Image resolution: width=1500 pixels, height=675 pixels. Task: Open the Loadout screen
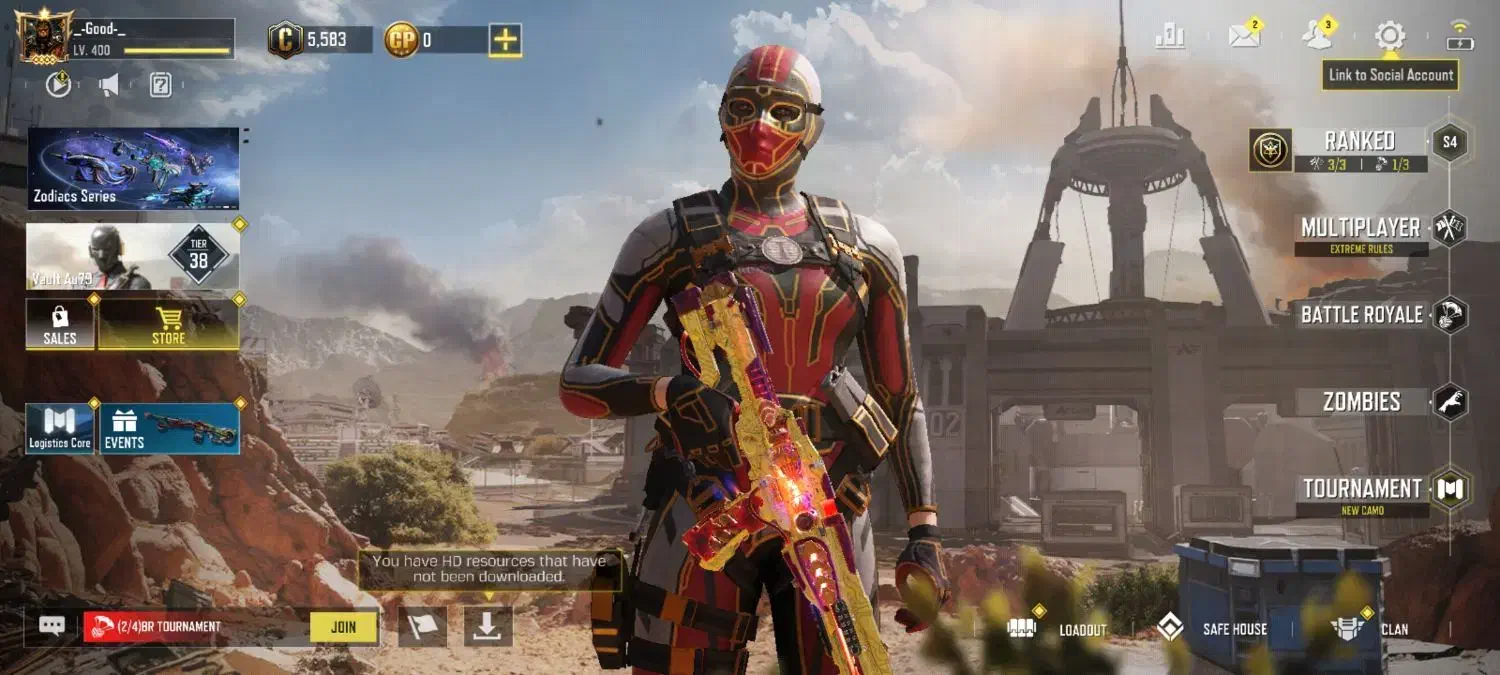tap(1061, 629)
